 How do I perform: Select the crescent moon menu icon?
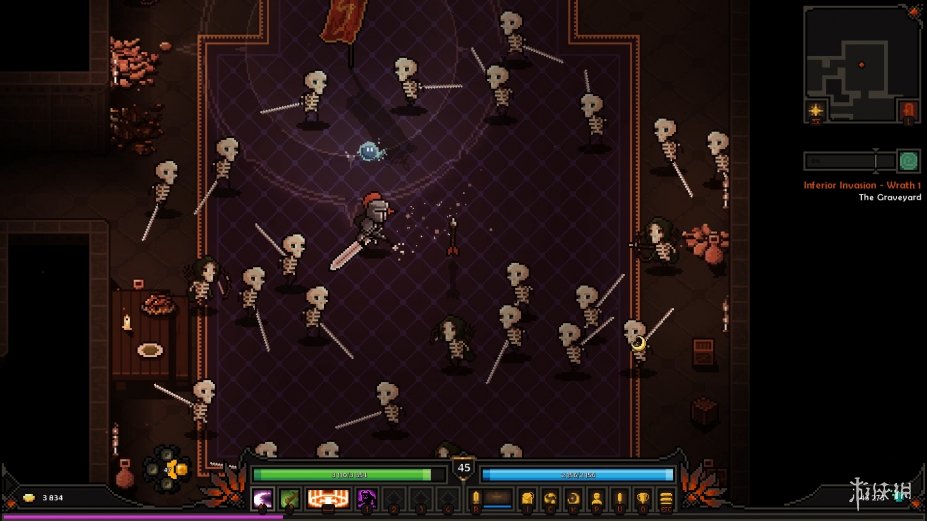pyautogui.click(x=573, y=498)
